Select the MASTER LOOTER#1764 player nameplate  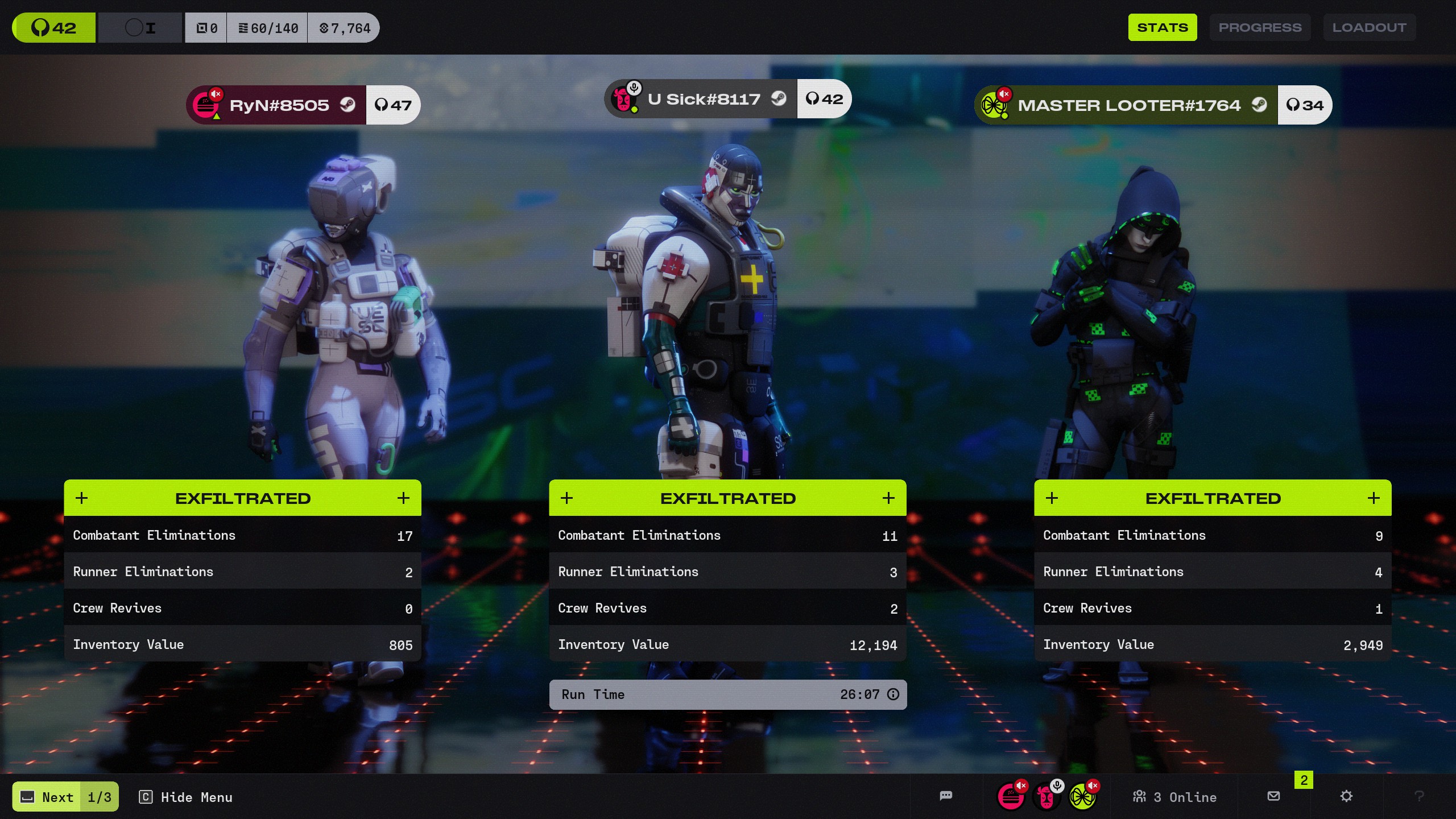click(x=1128, y=105)
